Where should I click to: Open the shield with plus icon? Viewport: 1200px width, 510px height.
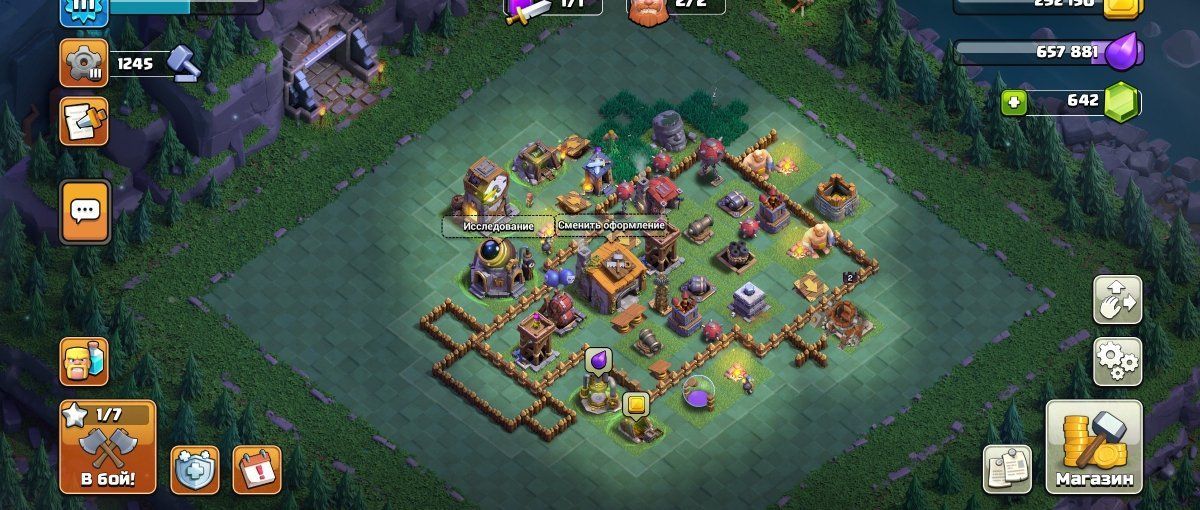coord(195,468)
